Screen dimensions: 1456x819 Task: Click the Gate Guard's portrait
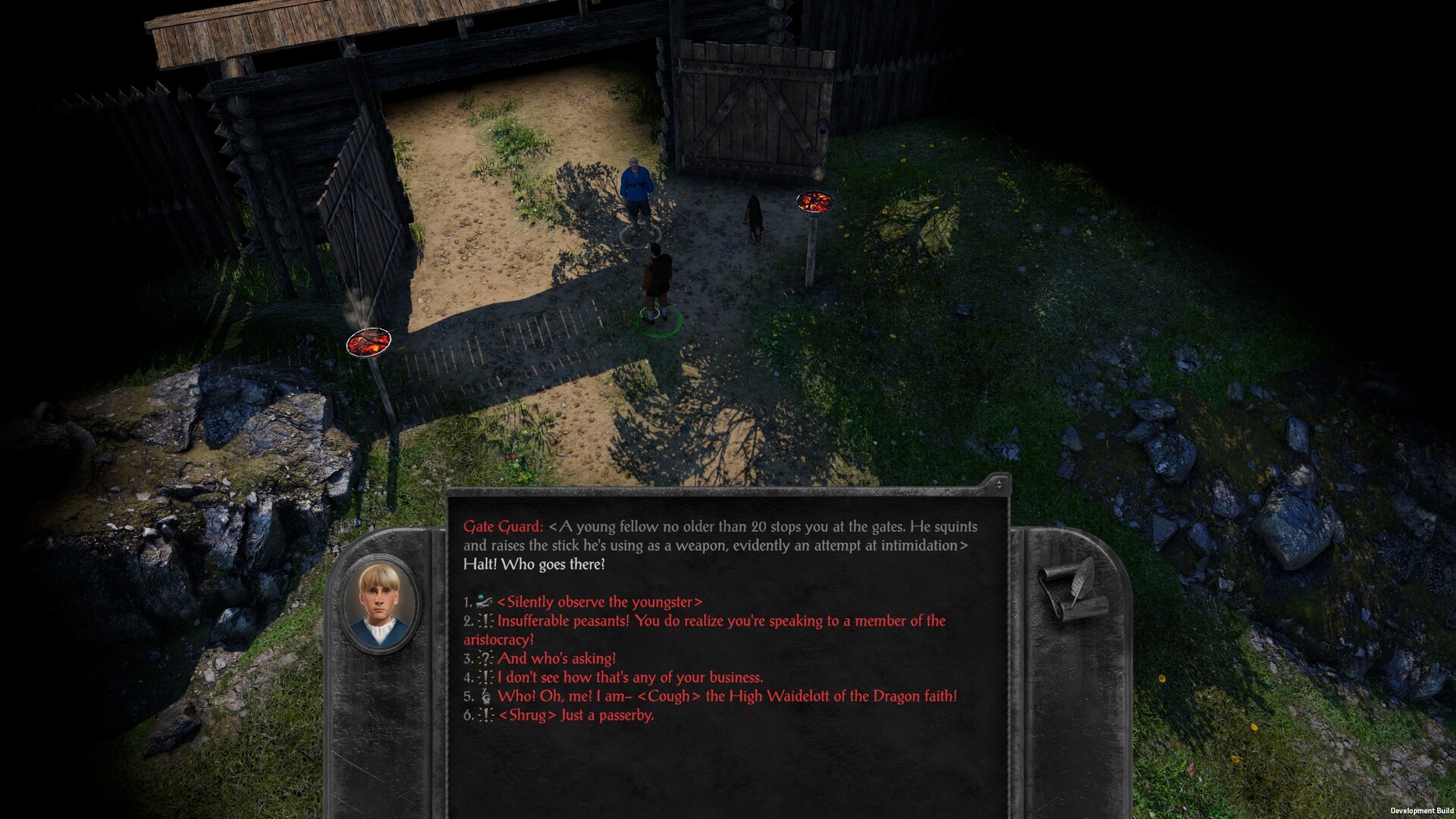click(381, 606)
